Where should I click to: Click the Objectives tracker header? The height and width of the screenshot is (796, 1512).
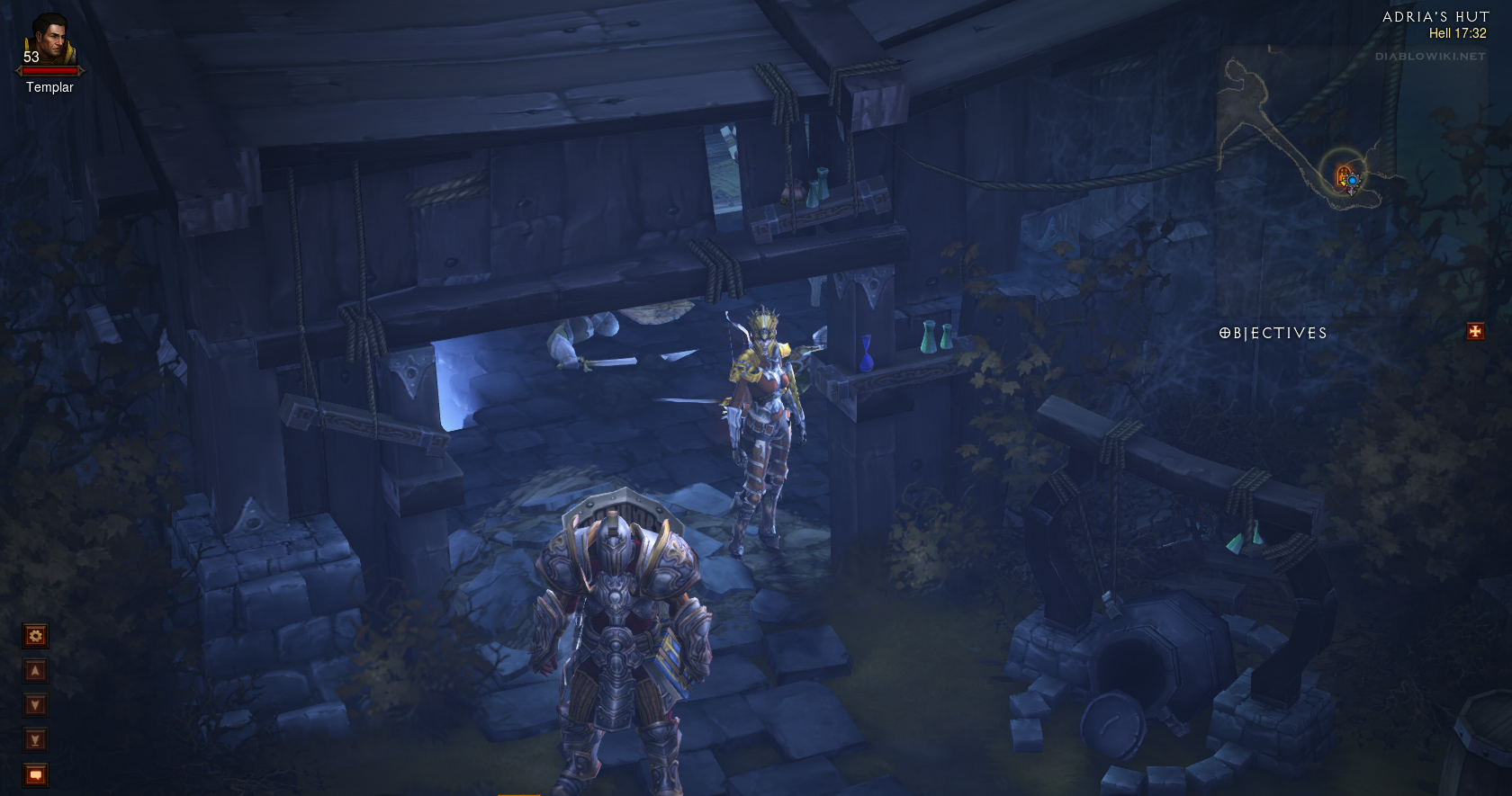1273,334
